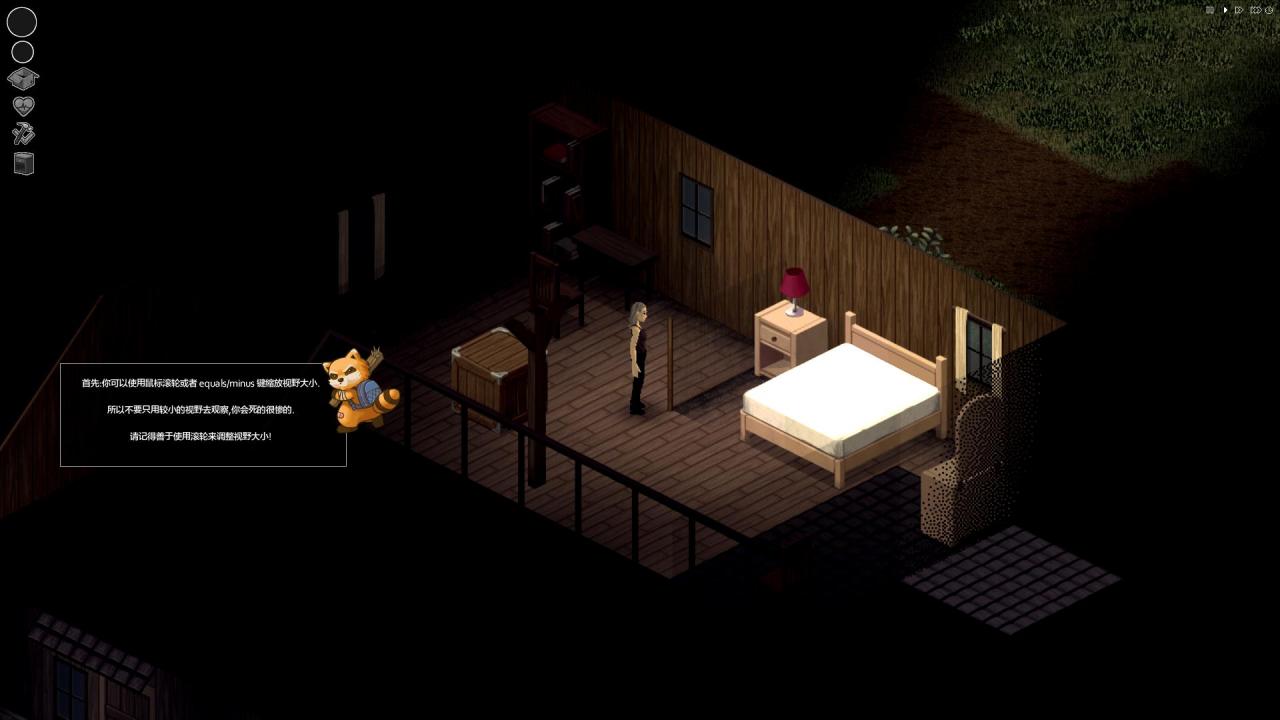
Task: Set game speed to double fast-forward
Action: click(1239, 10)
